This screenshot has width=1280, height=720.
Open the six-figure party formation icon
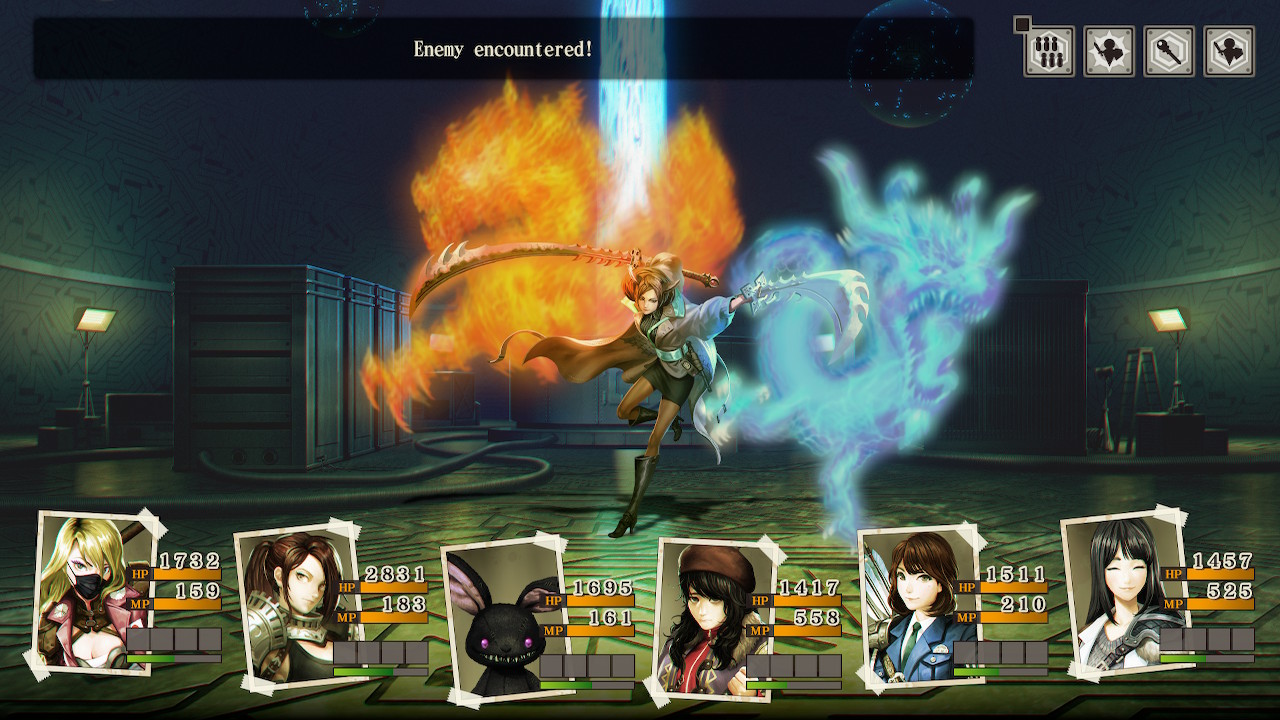tap(1049, 52)
